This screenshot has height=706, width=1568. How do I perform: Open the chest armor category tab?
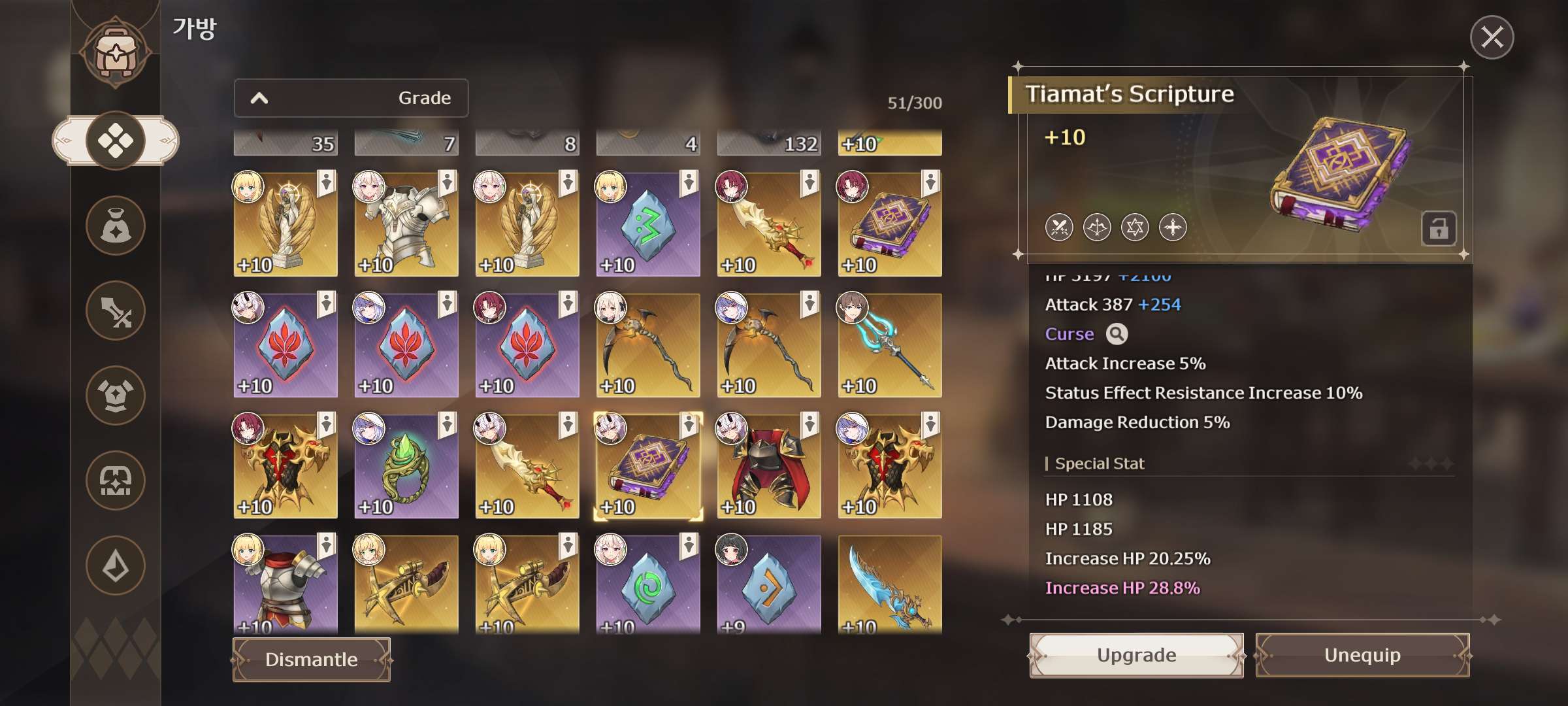pyautogui.click(x=116, y=395)
